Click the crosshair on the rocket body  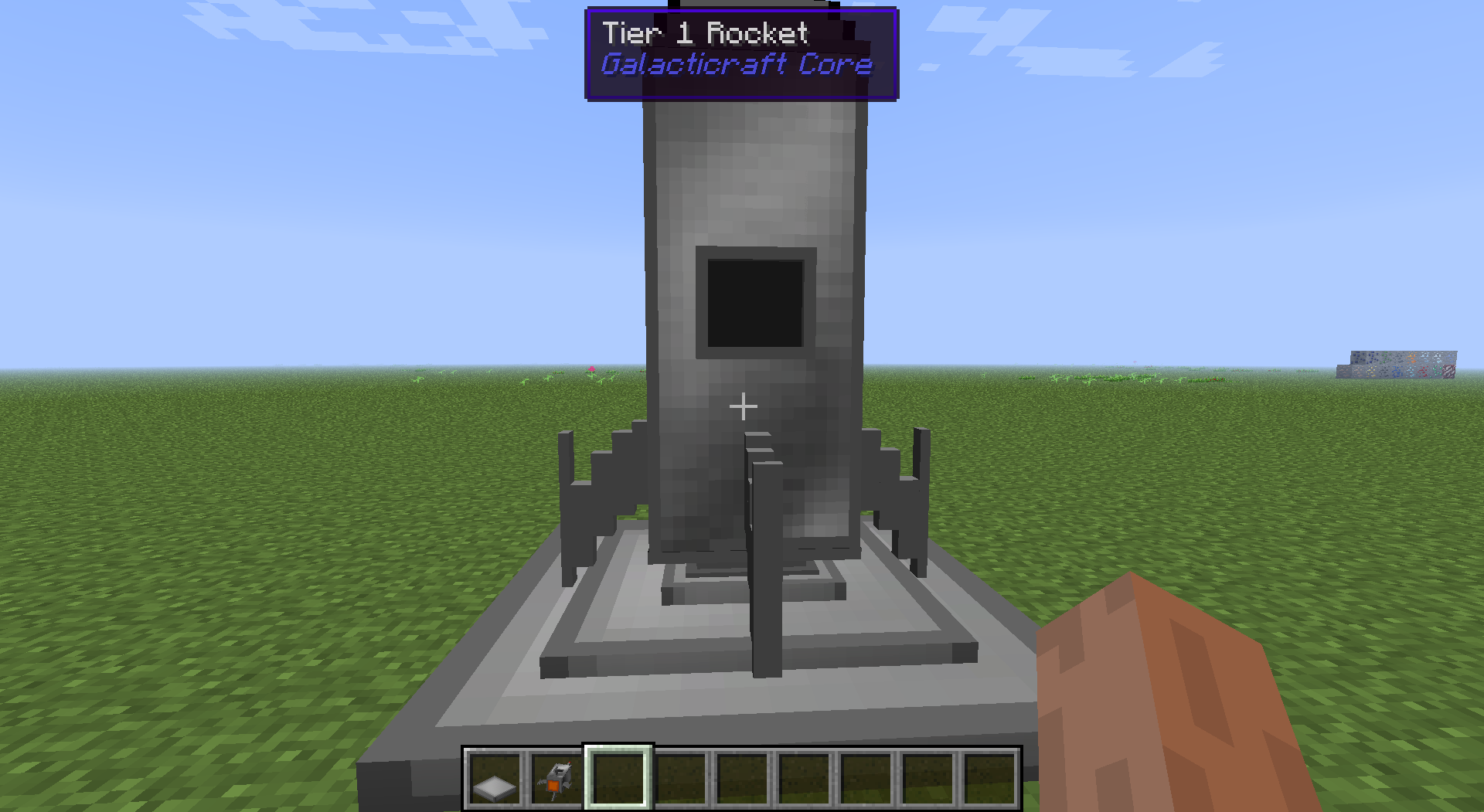744,406
